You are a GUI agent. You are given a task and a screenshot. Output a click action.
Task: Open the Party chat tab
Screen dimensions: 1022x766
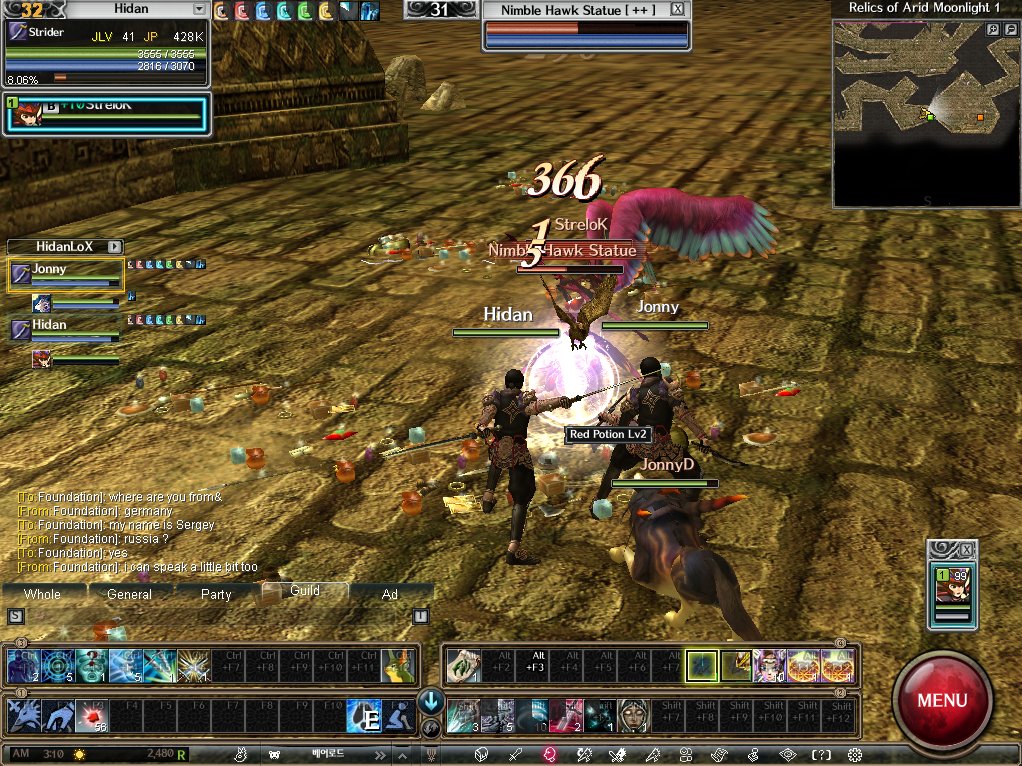[216, 594]
